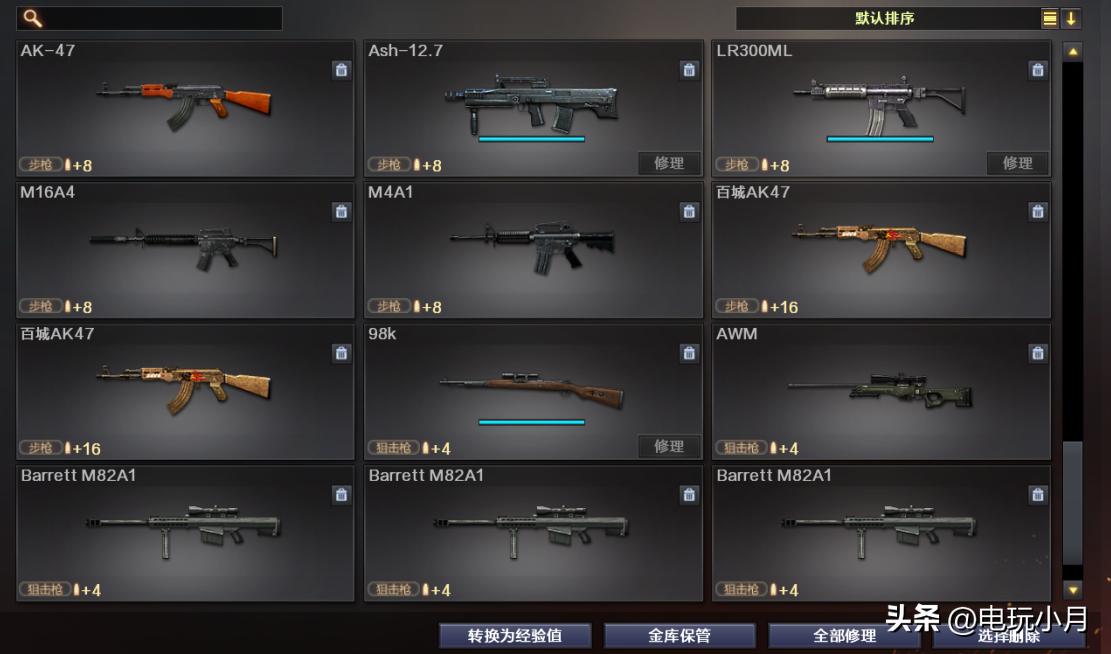This screenshot has width=1111, height=654.
Task: Click the scrollbar down arrow
Action: (1072, 590)
